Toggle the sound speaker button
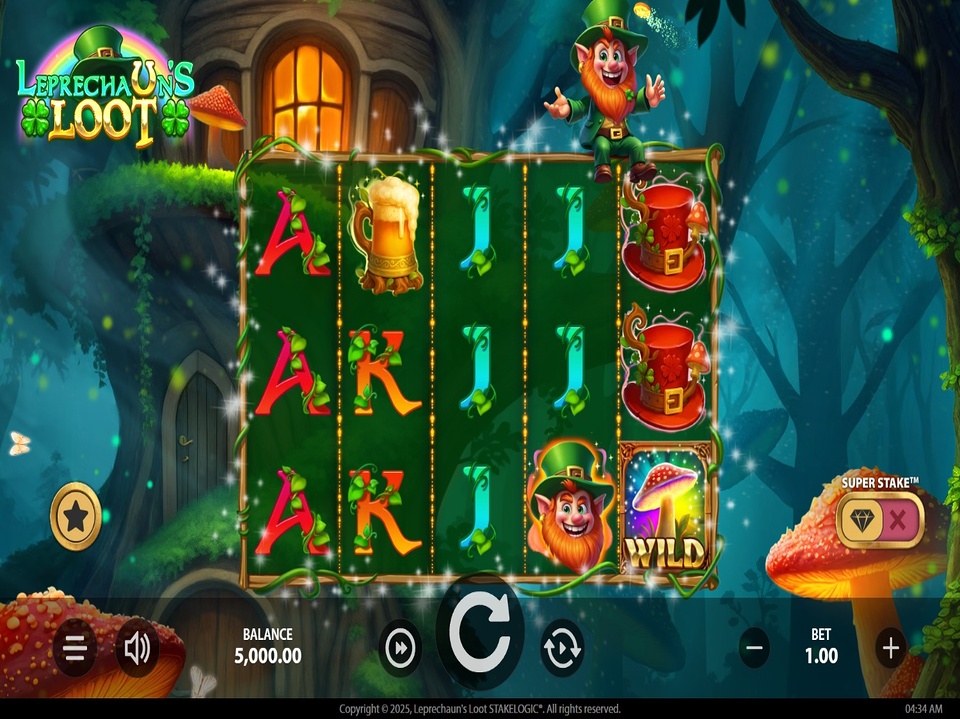This screenshot has height=719, width=960. coord(137,648)
